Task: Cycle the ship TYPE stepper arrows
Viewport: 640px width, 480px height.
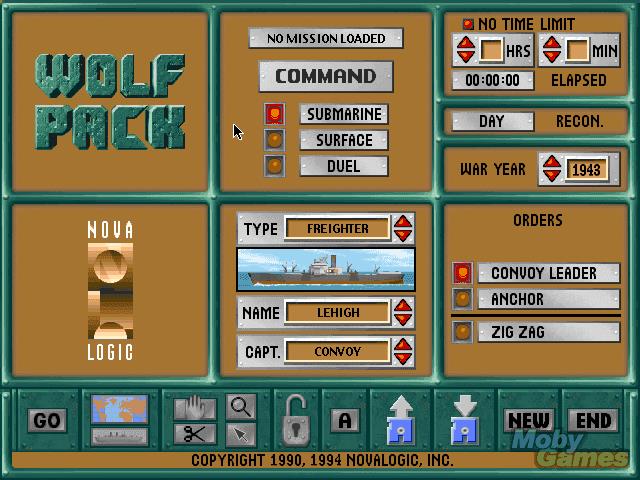Action: pyautogui.click(x=403, y=228)
